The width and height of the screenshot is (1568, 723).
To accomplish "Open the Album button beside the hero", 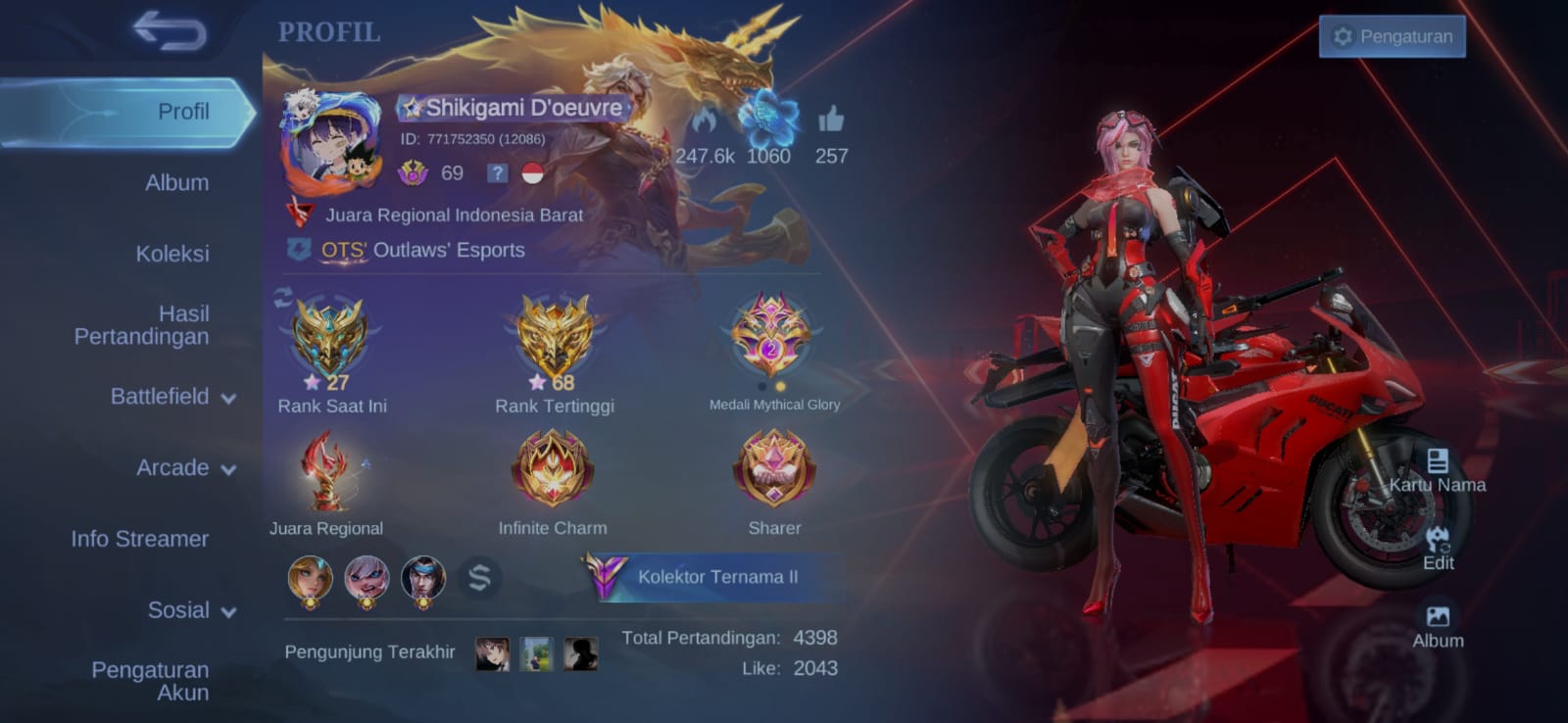I will [1438, 627].
